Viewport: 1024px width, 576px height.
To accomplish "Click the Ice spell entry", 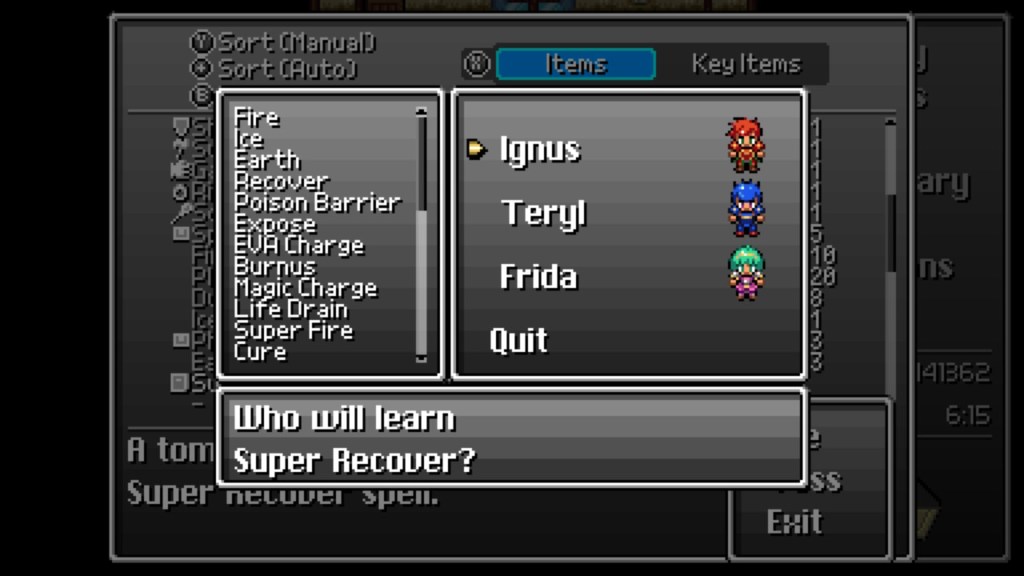I will pyautogui.click(x=248, y=139).
